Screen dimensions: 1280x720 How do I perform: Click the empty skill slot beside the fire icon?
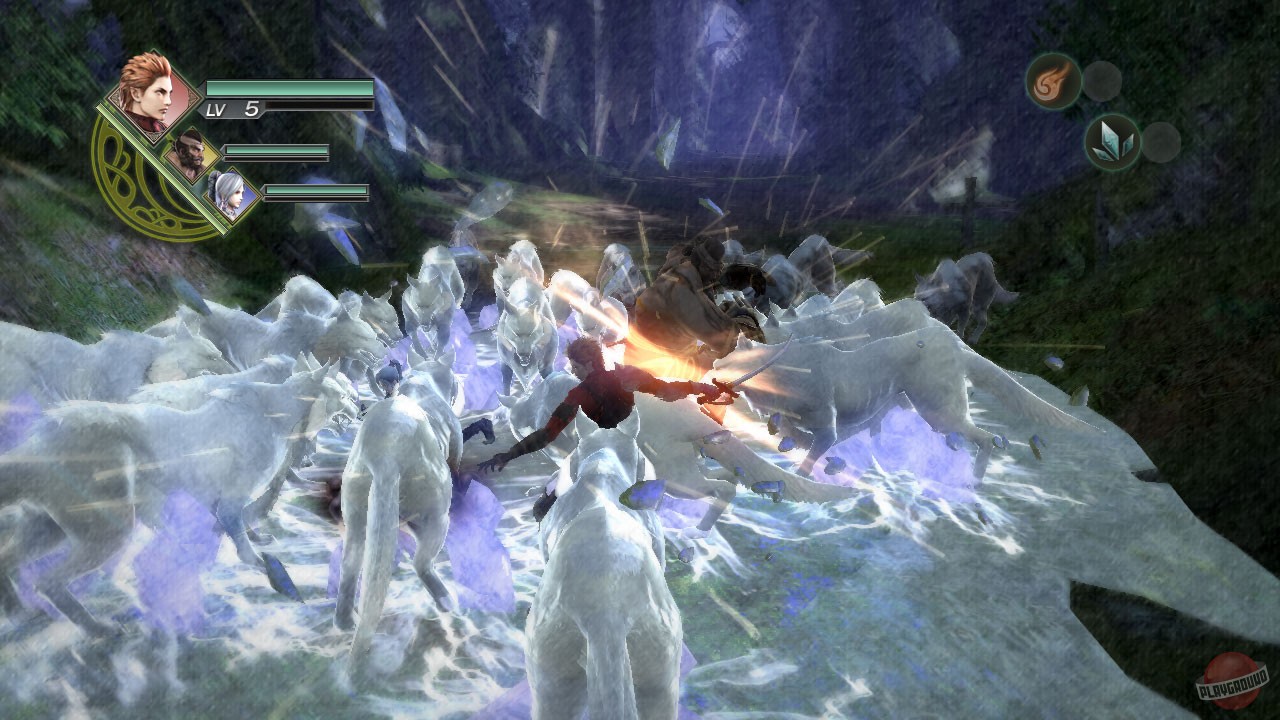1104,81
